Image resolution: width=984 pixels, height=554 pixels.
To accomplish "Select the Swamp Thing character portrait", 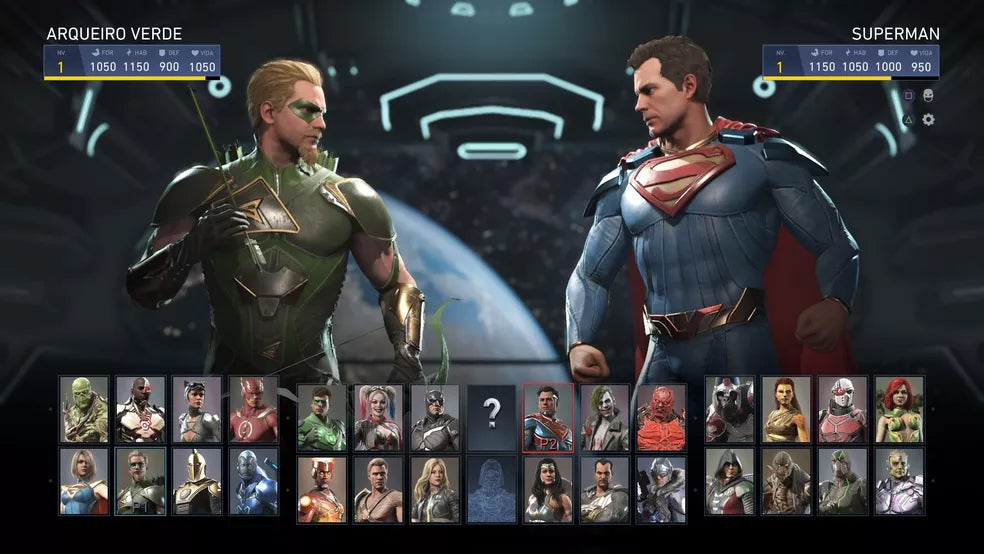I will coord(84,409).
